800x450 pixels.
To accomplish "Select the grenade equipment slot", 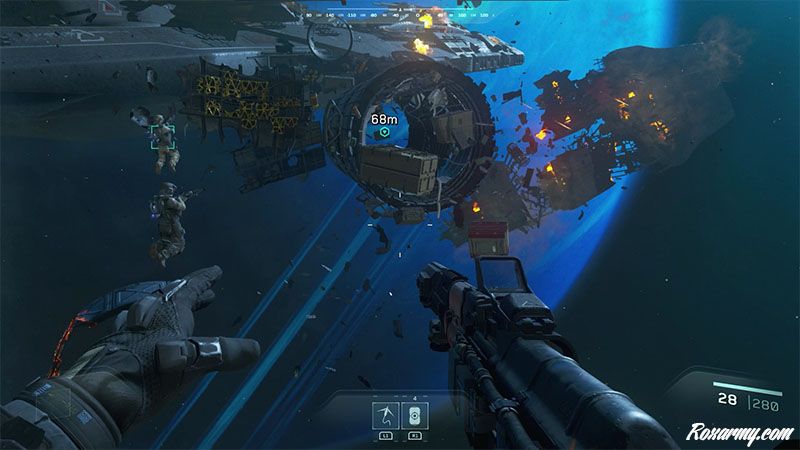I will 415,416.
